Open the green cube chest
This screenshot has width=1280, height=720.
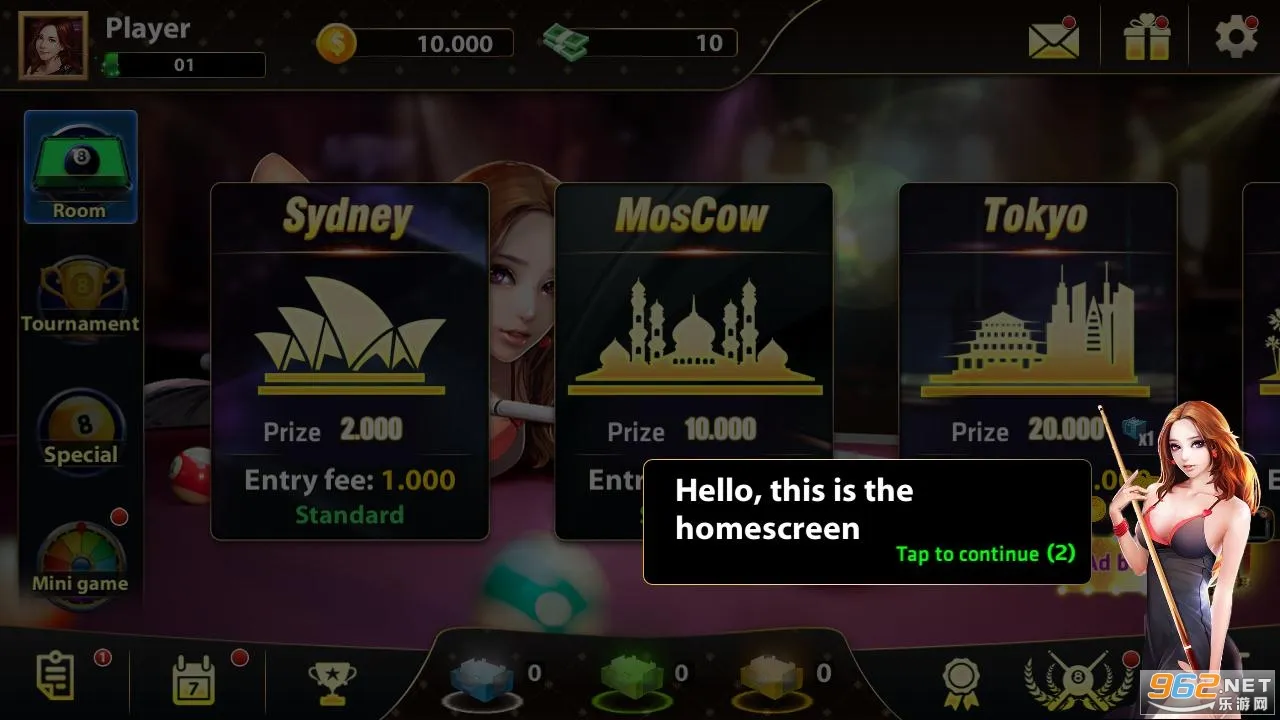coord(633,675)
